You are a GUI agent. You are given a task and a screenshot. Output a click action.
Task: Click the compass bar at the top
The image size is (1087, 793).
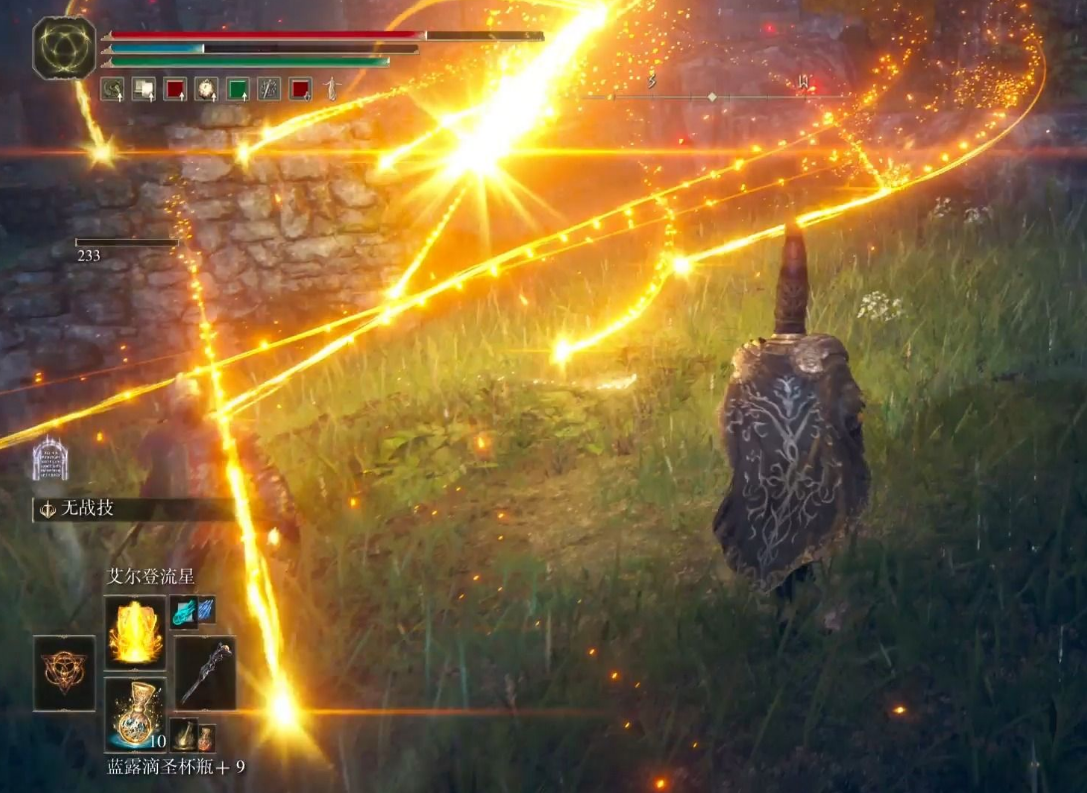click(x=712, y=96)
